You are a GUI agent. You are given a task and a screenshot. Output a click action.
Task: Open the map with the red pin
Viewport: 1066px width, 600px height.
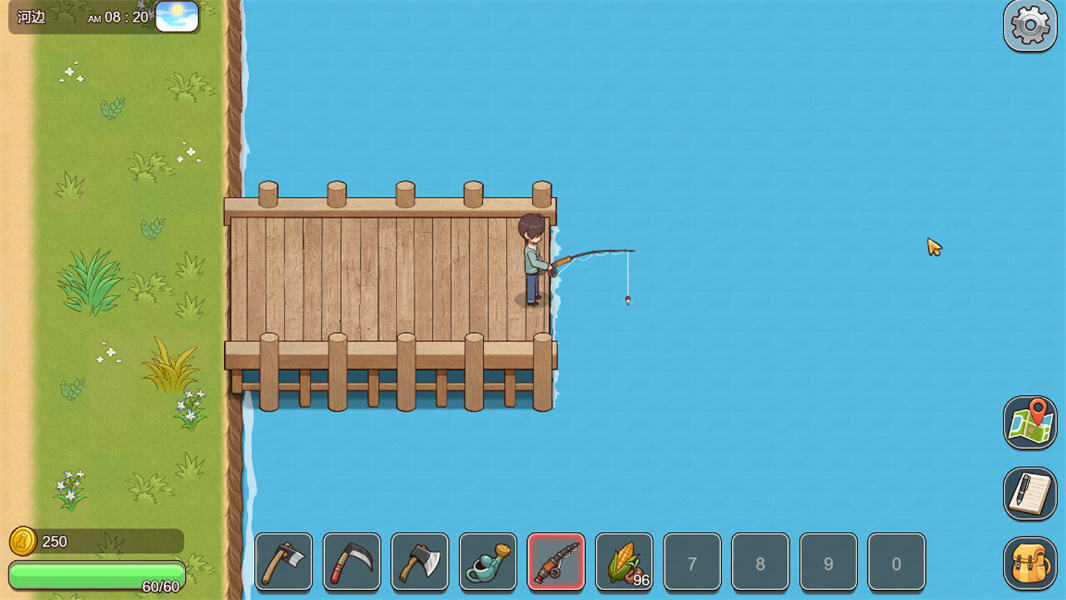click(1030, 422)
